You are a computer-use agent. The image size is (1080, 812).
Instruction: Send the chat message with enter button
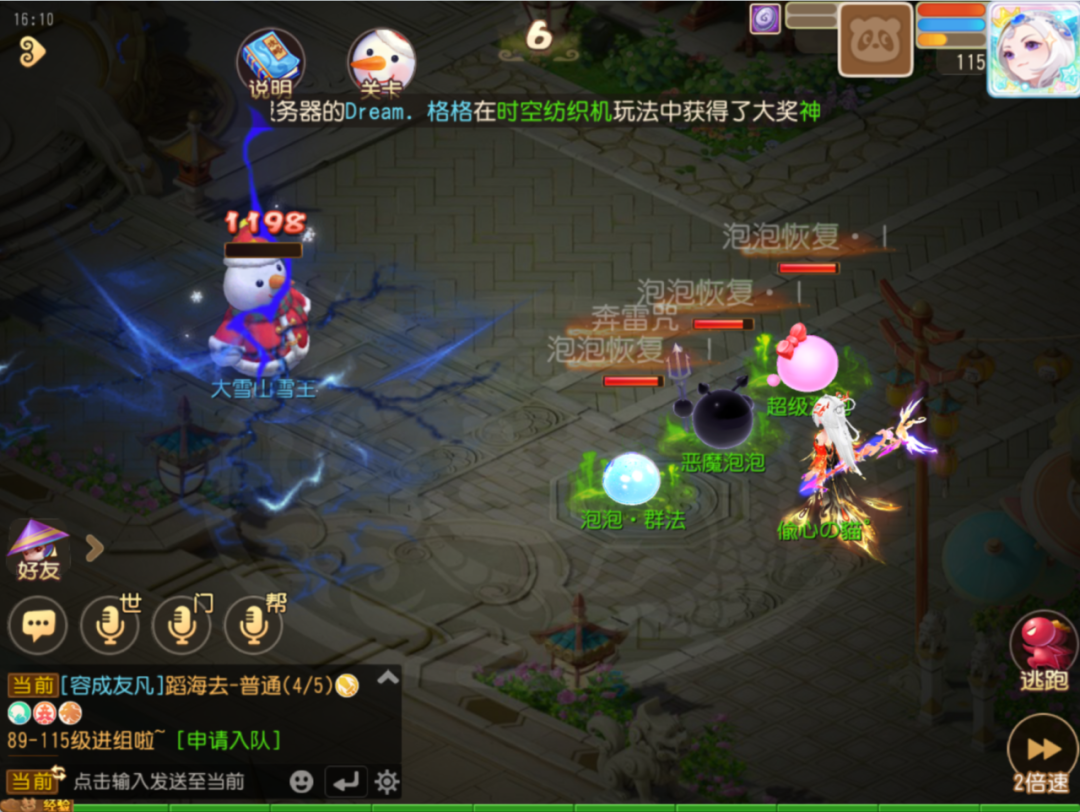pos(345,781)
